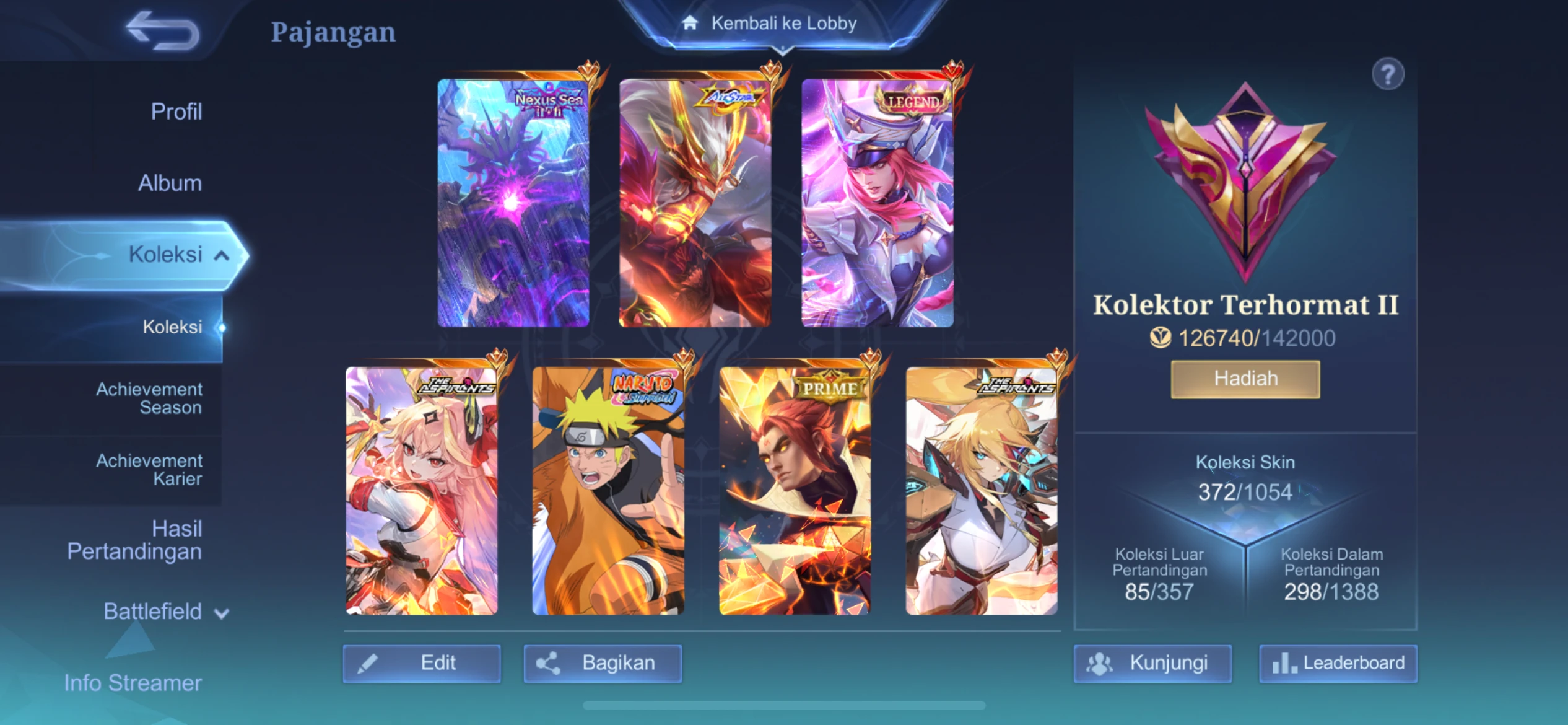Share the showcase with Bagikan
1568x725 pixels.
tap(603, 663)
